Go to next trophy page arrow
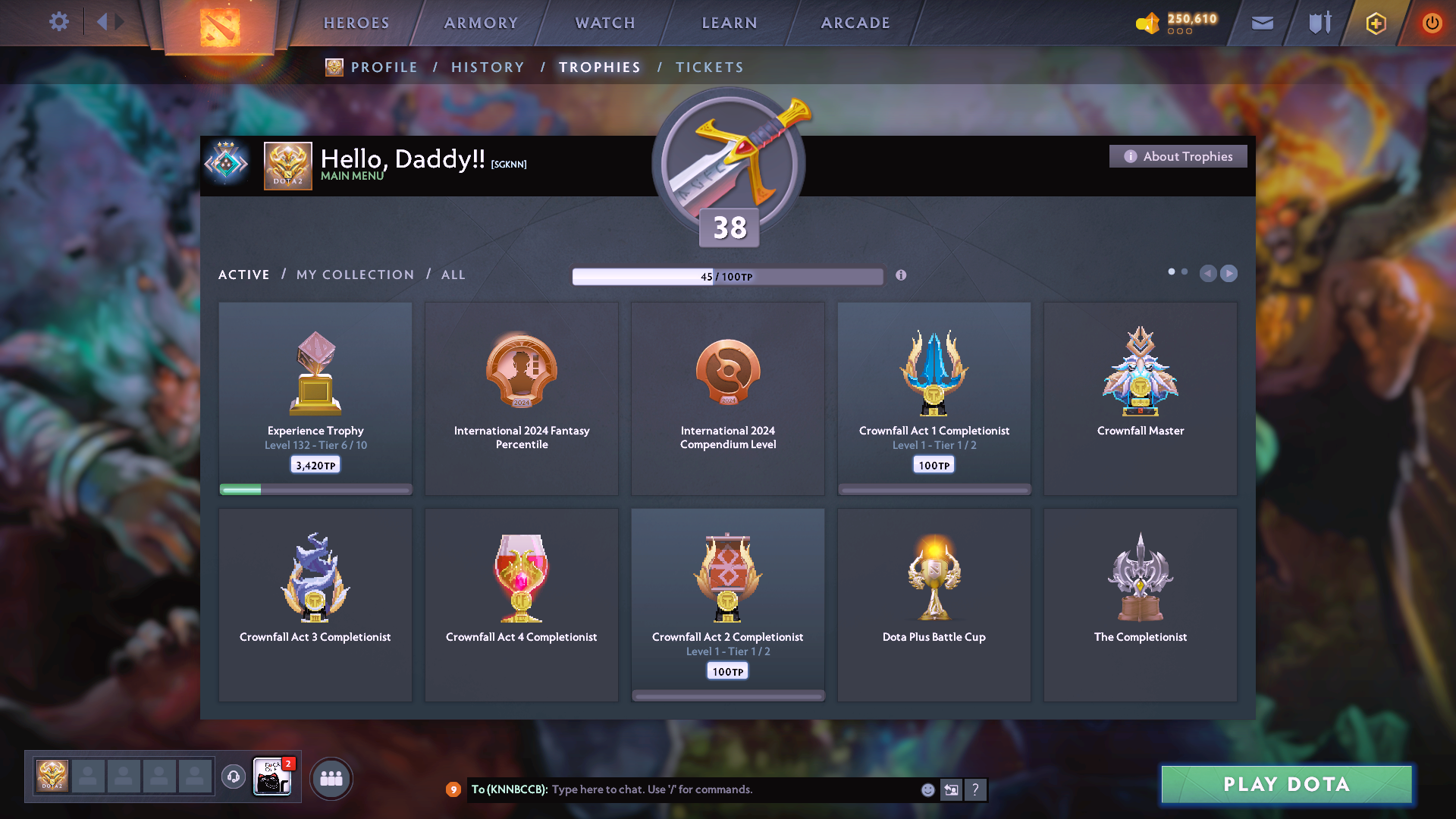Screen dimensions: 1456x819 click(x=1228, y=273)
